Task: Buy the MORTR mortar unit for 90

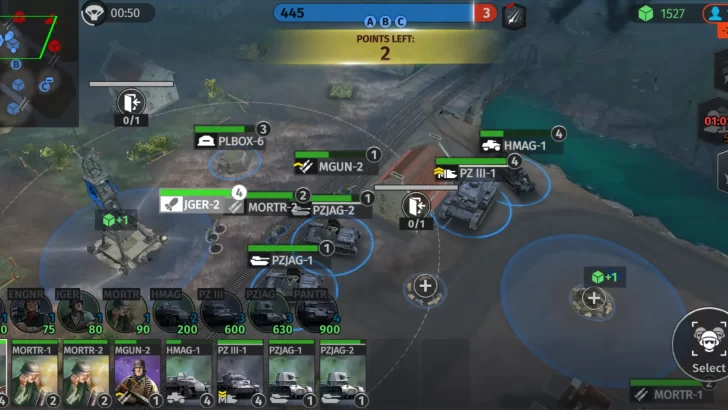Action: point(124,312)
